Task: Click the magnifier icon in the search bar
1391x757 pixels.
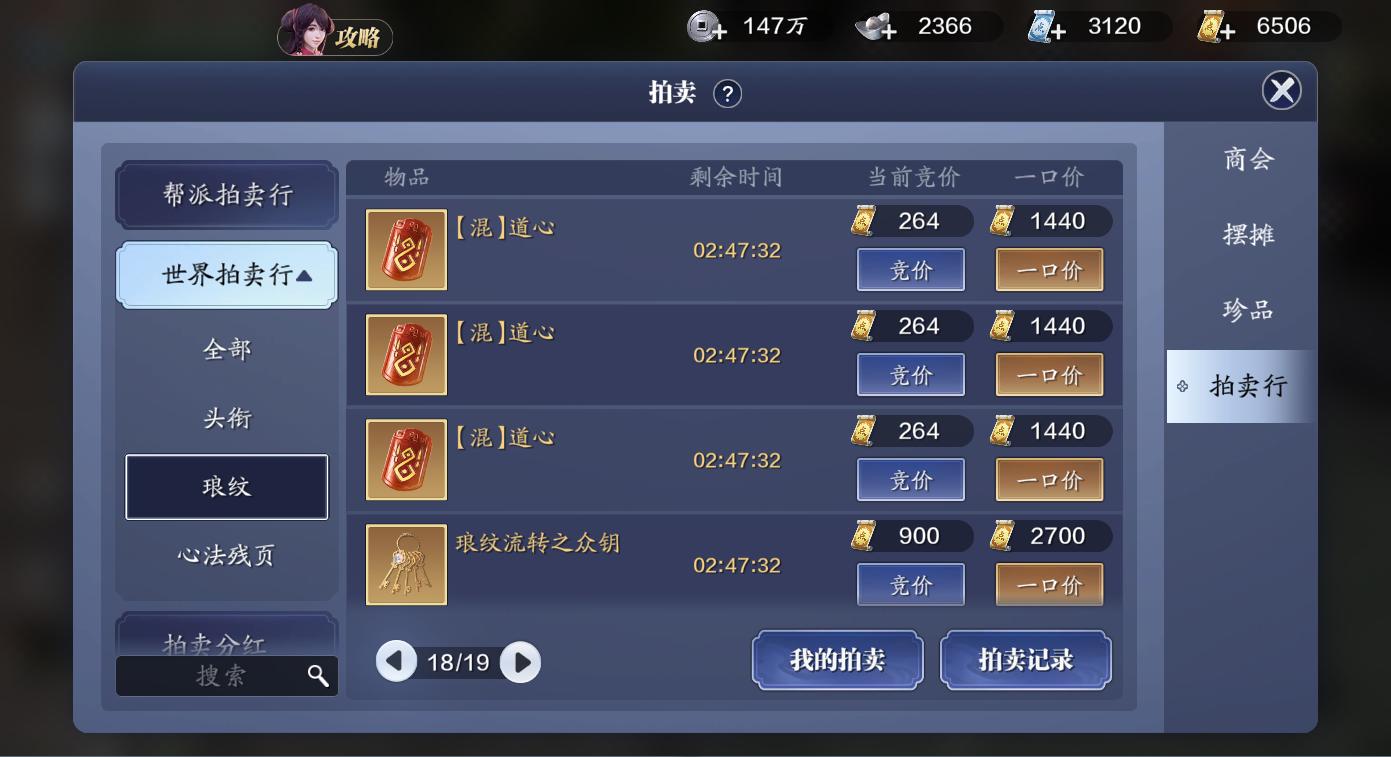Action: click(318, 676)
